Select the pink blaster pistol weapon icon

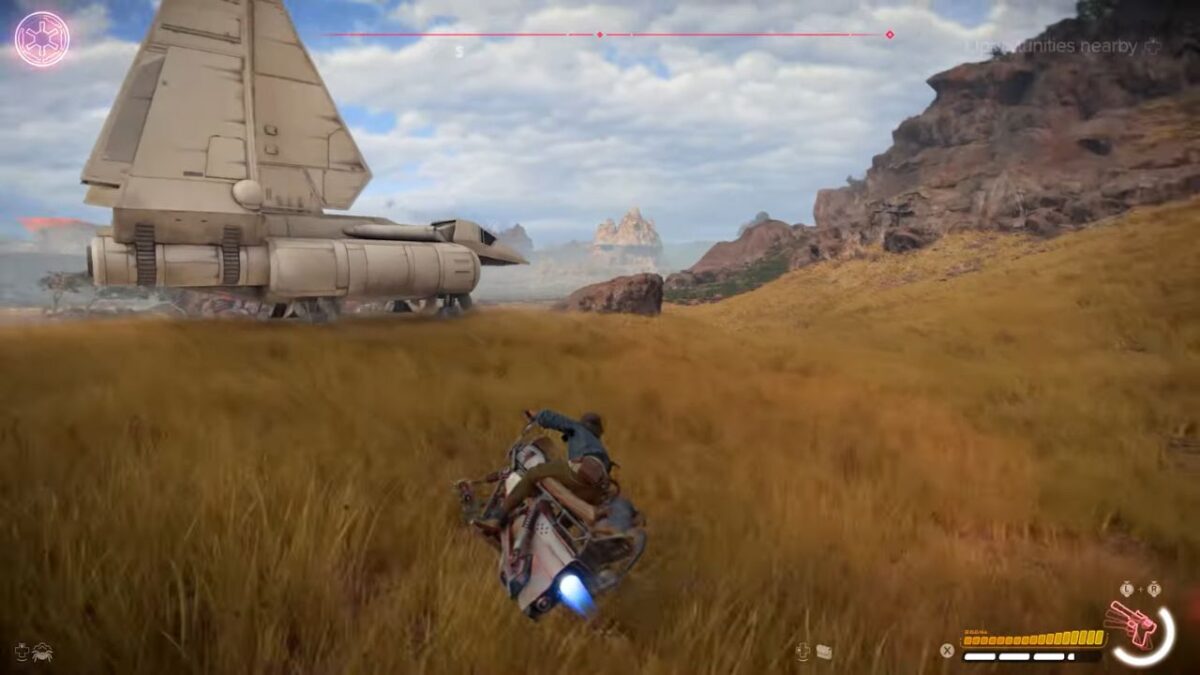(1132, 625)
